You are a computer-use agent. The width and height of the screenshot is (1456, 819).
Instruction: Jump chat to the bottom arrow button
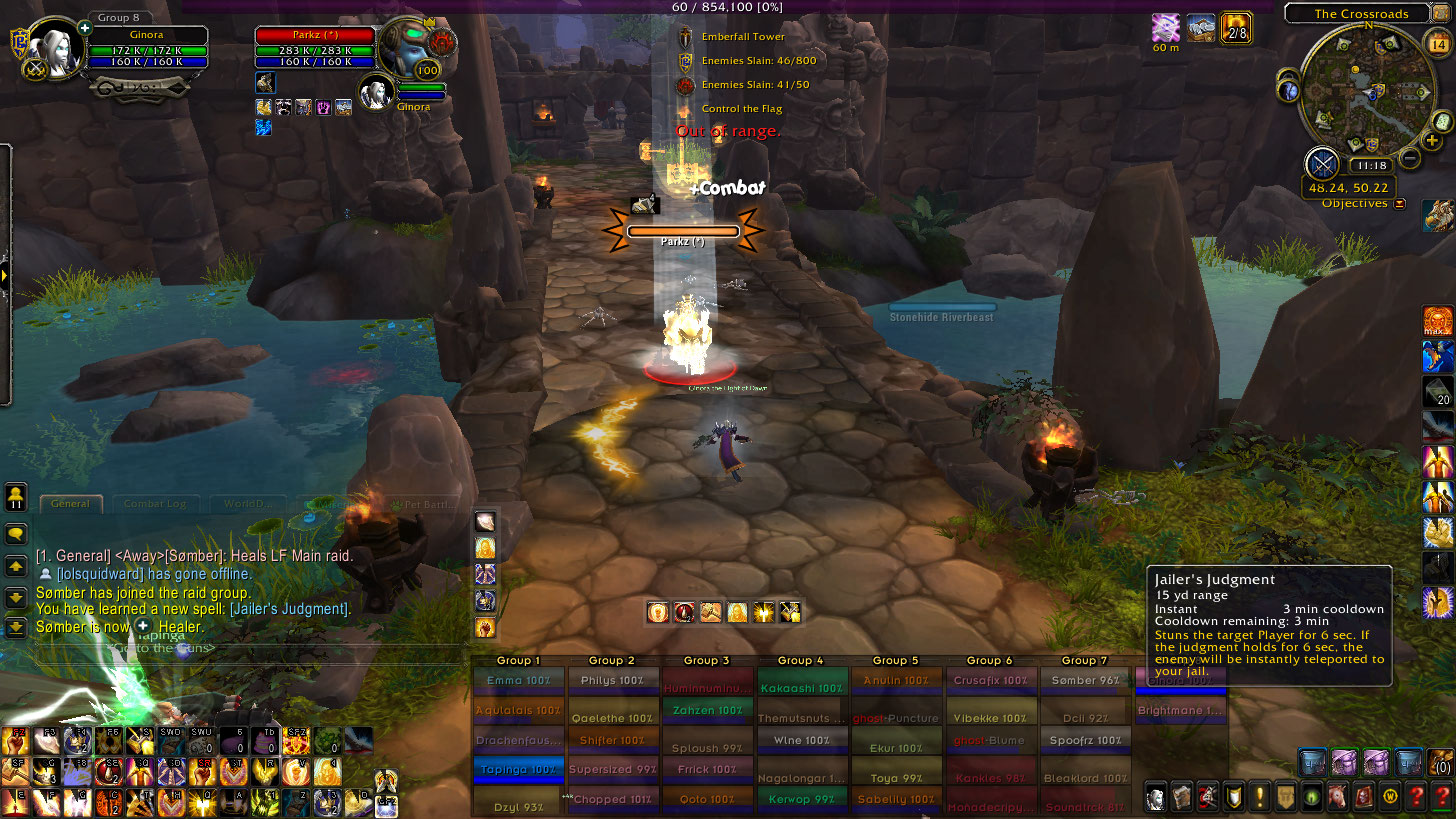tap(16, 628)
